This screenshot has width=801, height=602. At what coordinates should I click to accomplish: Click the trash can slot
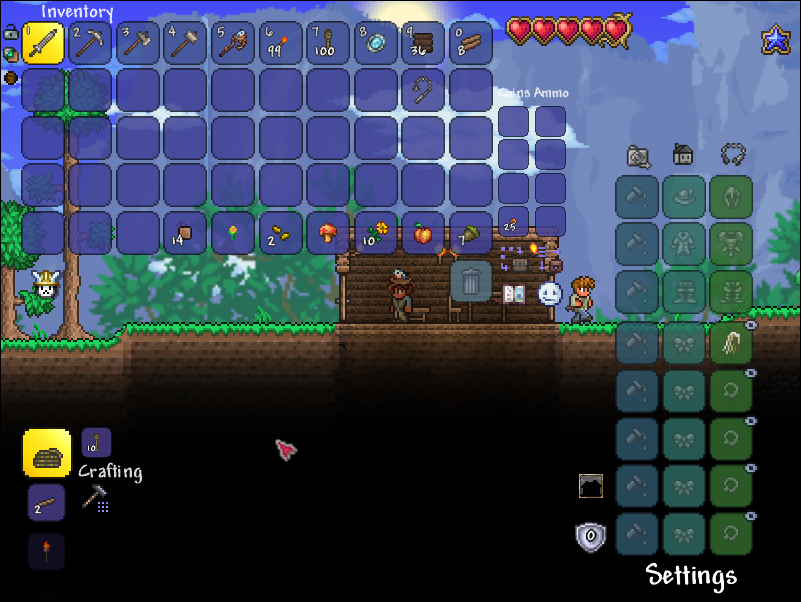coord(471,281)
